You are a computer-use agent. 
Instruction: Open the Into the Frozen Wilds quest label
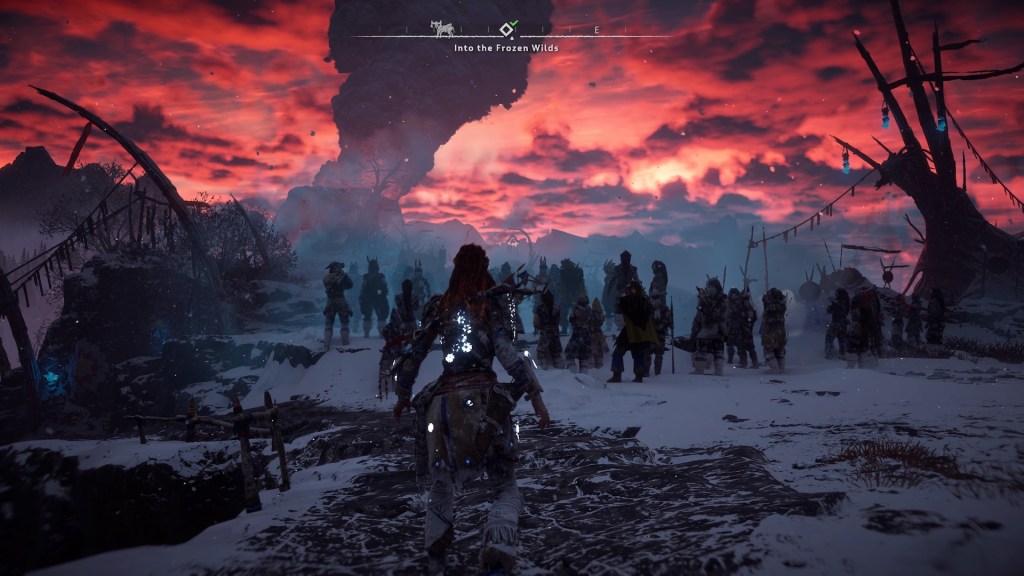click(506, 47)
